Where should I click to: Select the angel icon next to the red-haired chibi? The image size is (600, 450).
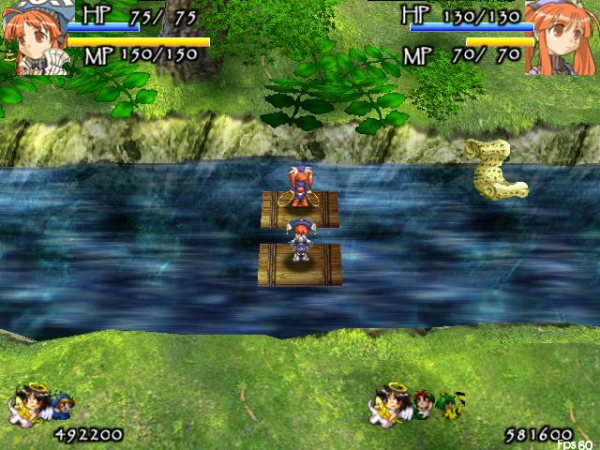click(391, 404)
